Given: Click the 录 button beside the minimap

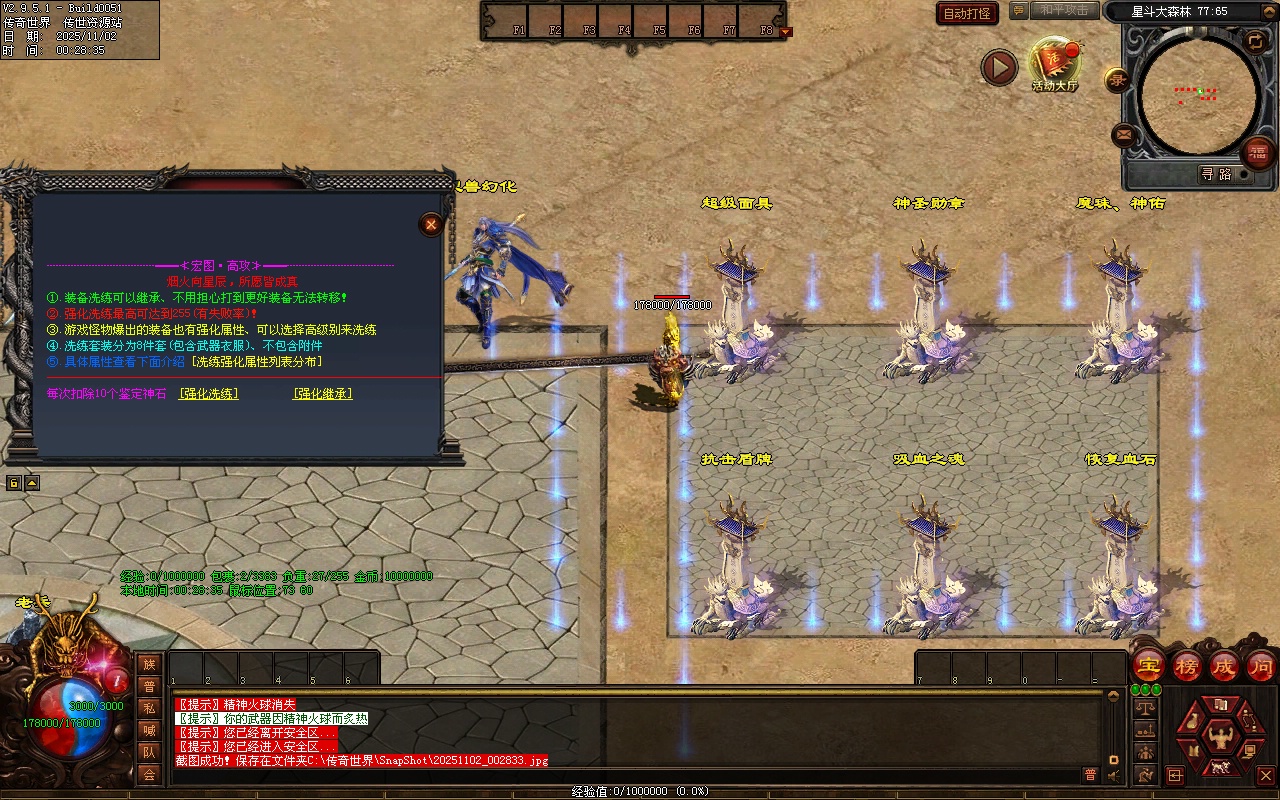Looking at the screenshot, I should [1116, 80].
